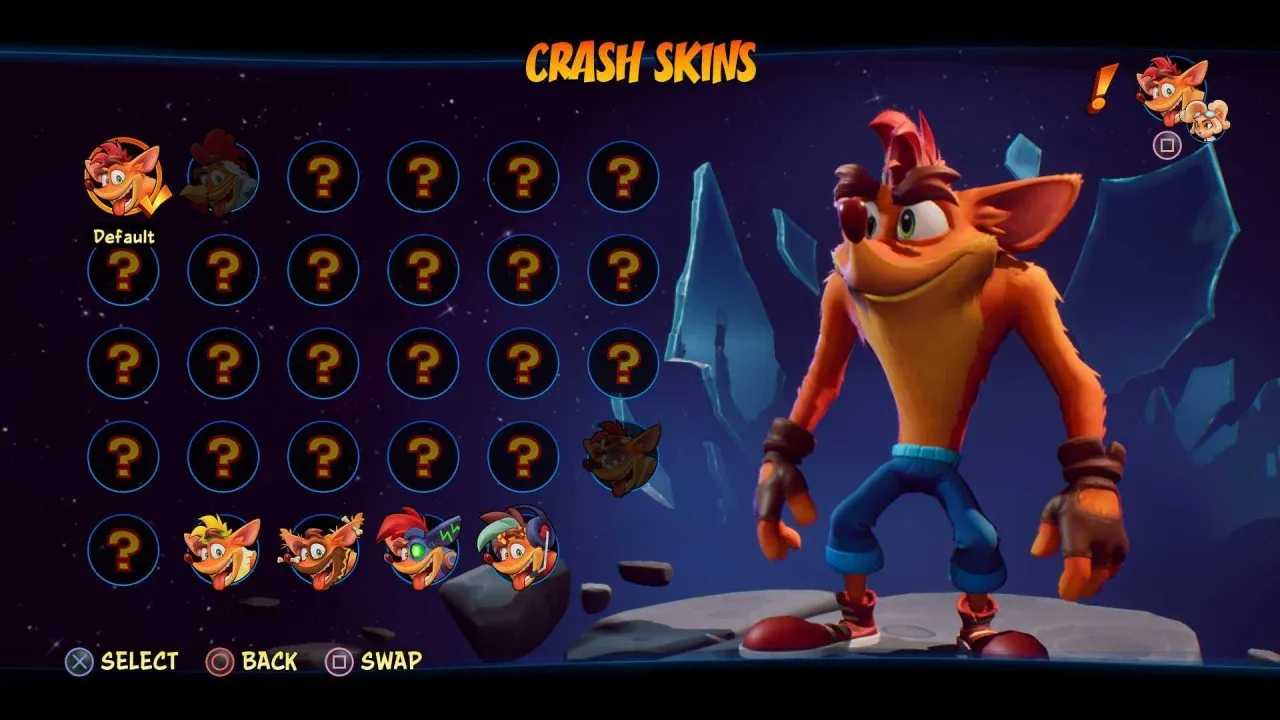Click the remaining locked skin in bottom row

123,547
